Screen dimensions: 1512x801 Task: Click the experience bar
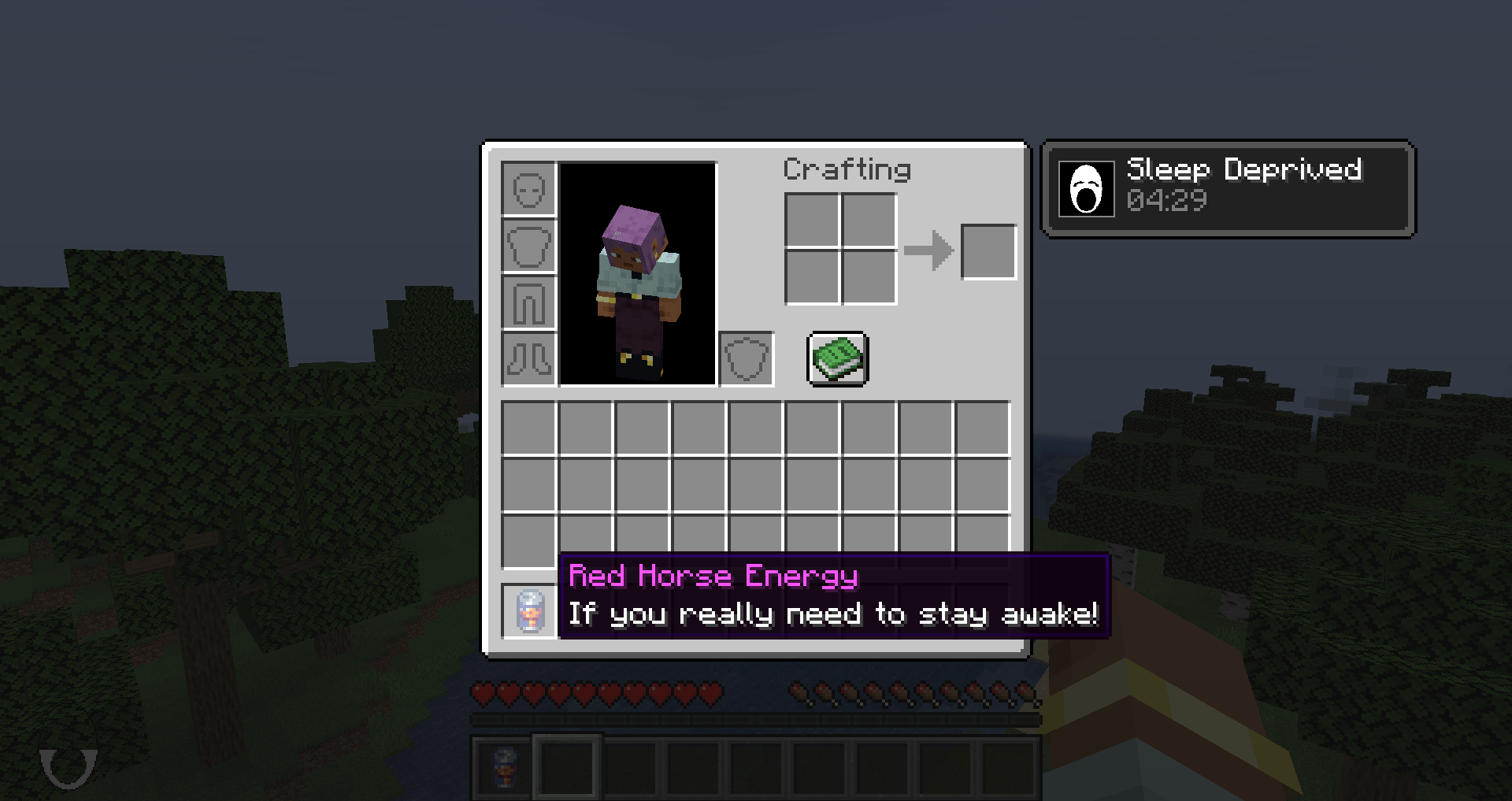[756, 718]
